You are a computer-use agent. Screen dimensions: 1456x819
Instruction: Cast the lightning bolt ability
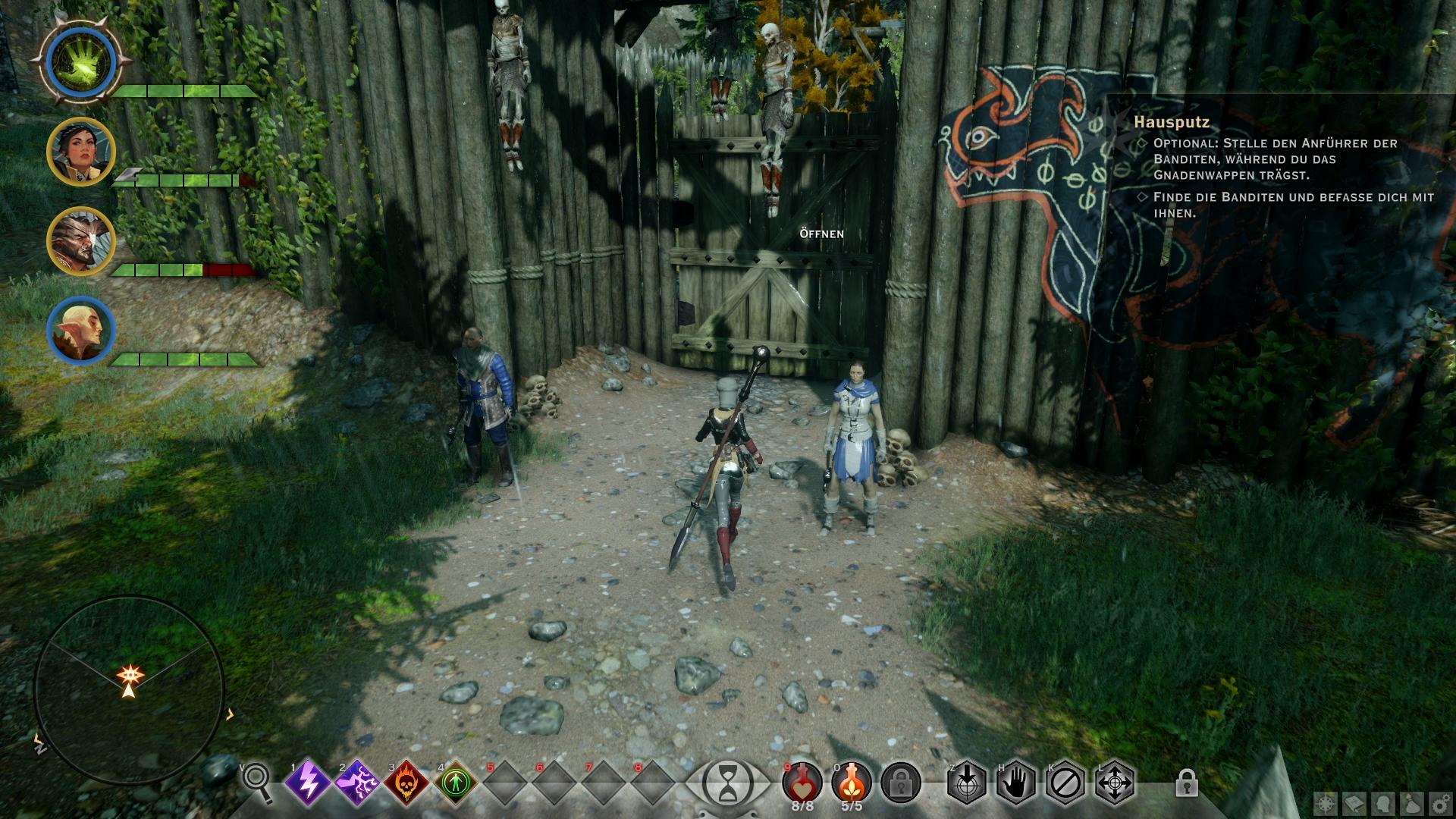tap(308, 781)
